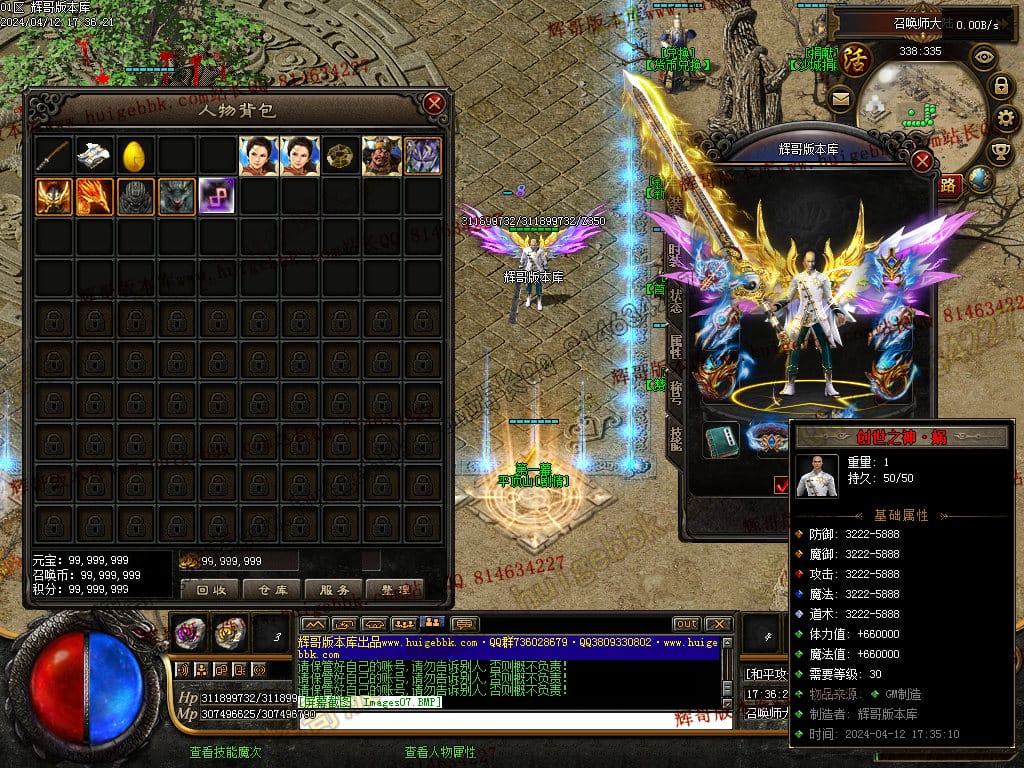Screen dimensions: 1024x768
Task: Close the character equipment panel
Action: tap(922, 161)
